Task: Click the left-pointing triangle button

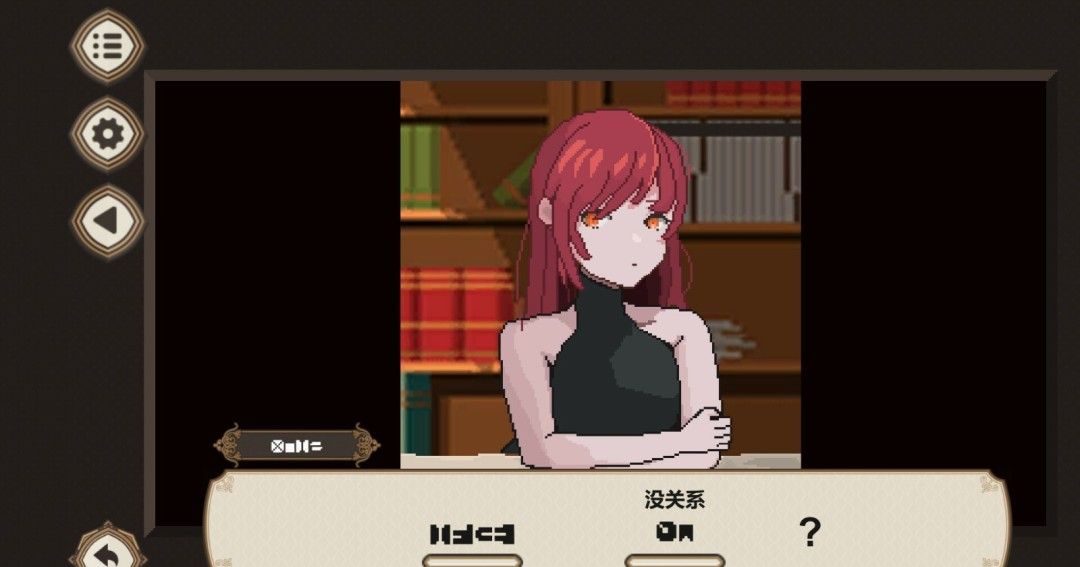Action: 107,221
